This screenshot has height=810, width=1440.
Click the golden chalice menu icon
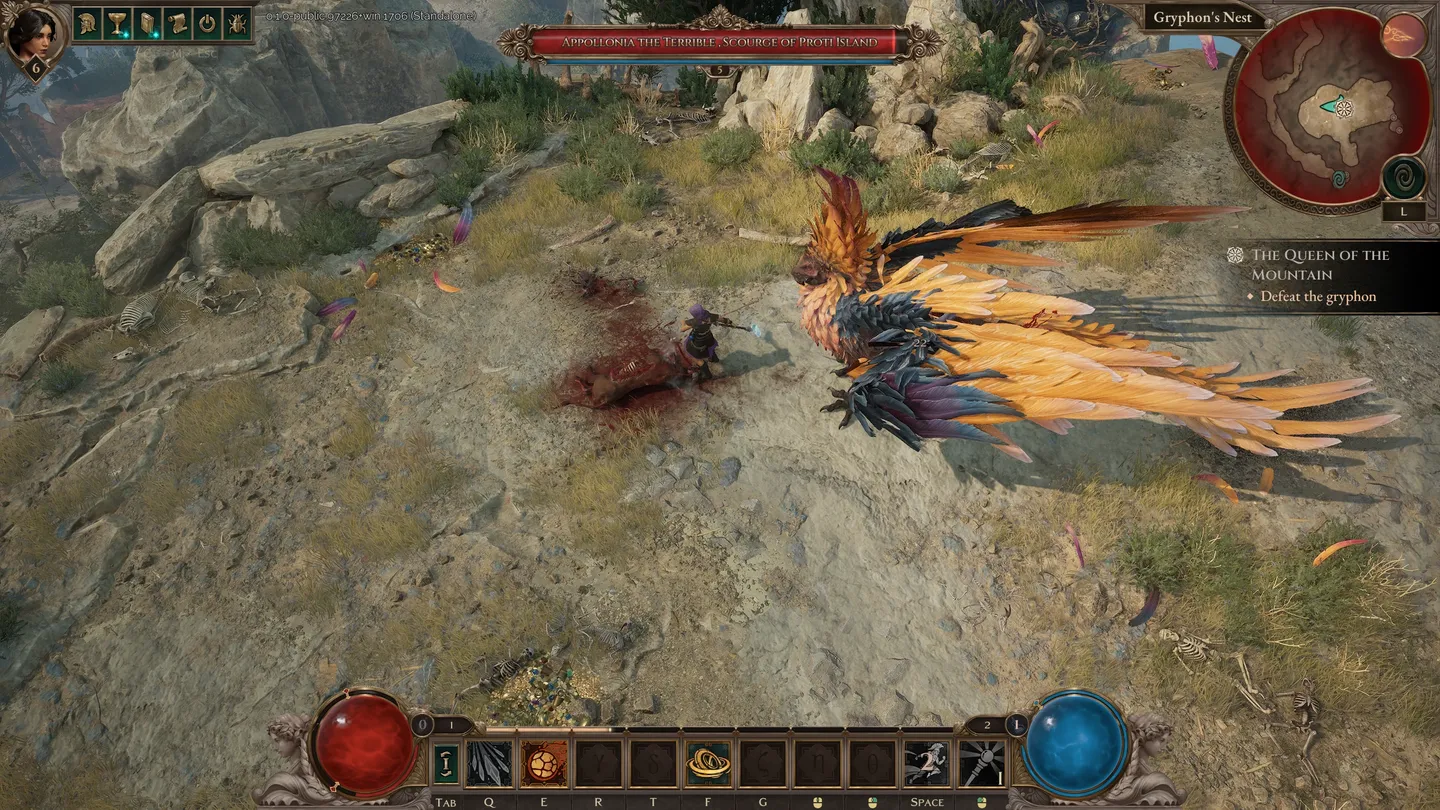click(118, 23)
